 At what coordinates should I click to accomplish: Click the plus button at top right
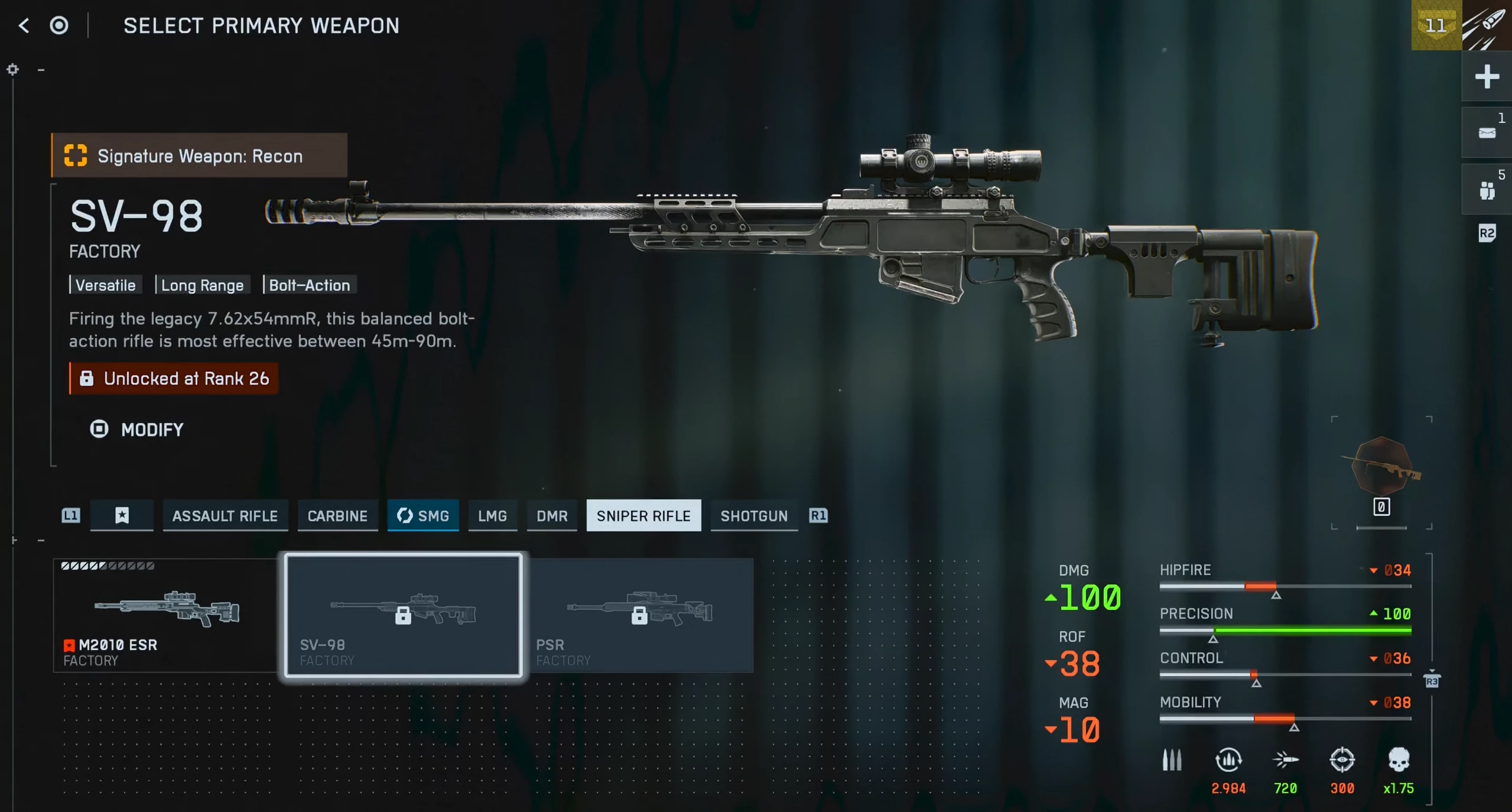(x=1487, y=77)
